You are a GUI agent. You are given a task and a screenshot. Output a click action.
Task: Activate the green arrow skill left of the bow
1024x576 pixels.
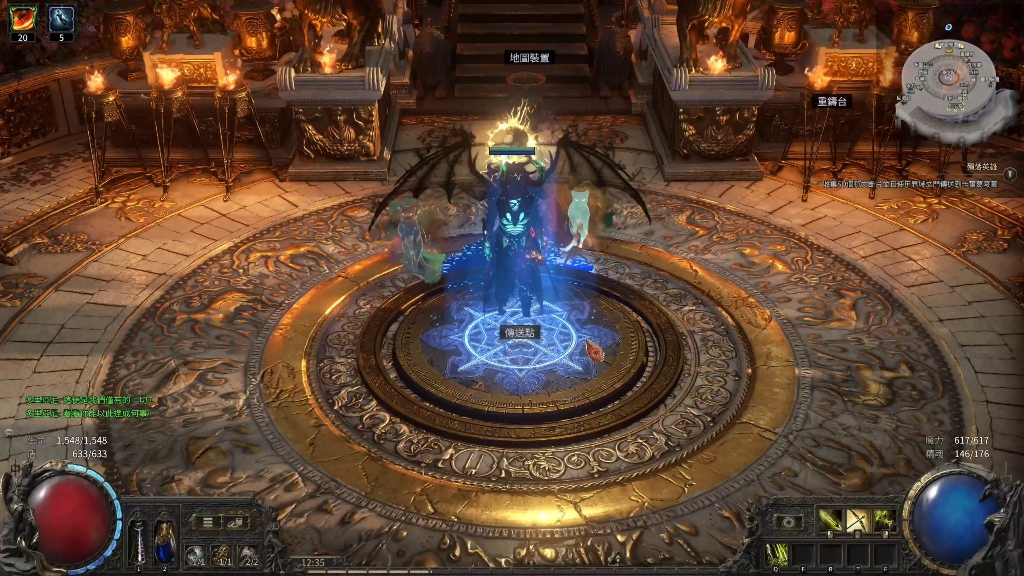[x=831, y=521]
